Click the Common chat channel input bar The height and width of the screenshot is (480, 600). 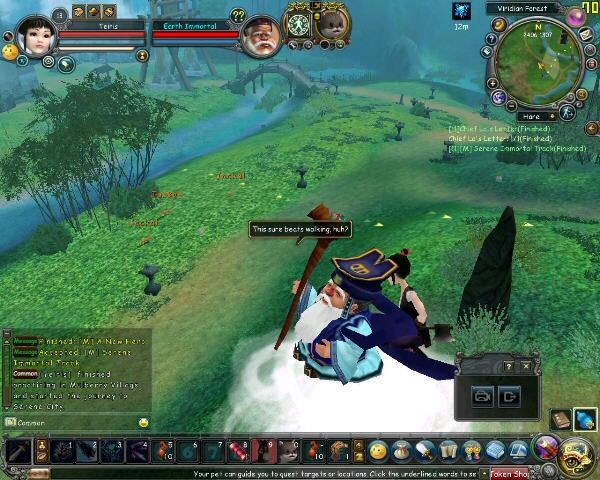75,423
